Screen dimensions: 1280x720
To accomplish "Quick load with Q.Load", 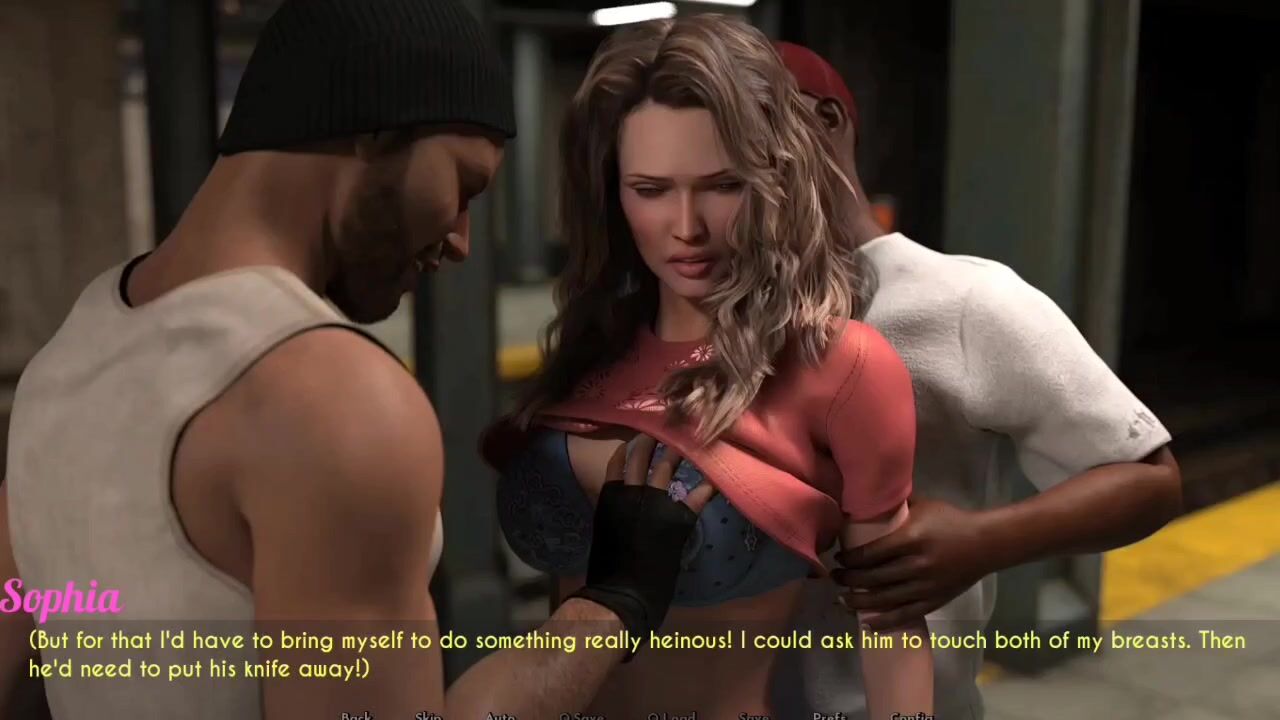I will point(670,716).
